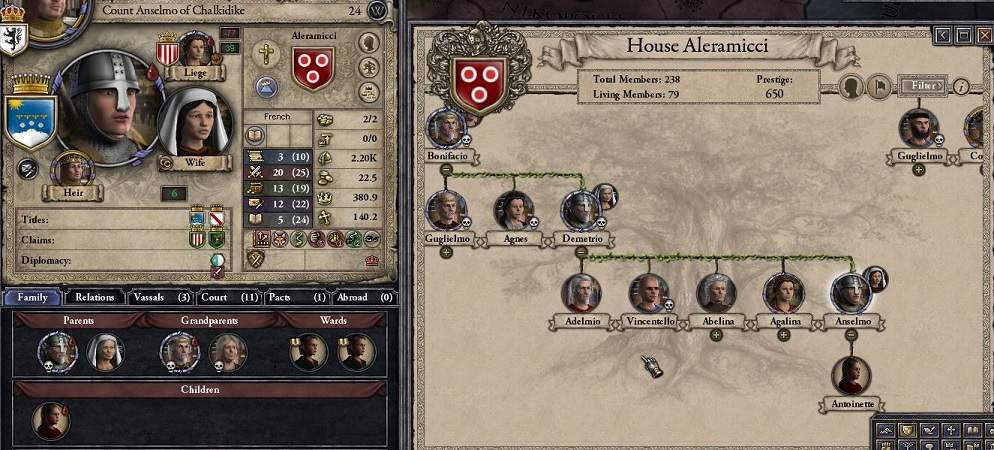This screenshot has height=450, width=994.
Task: Open the Wife's character portrait
Action: (x=195, y=124)
